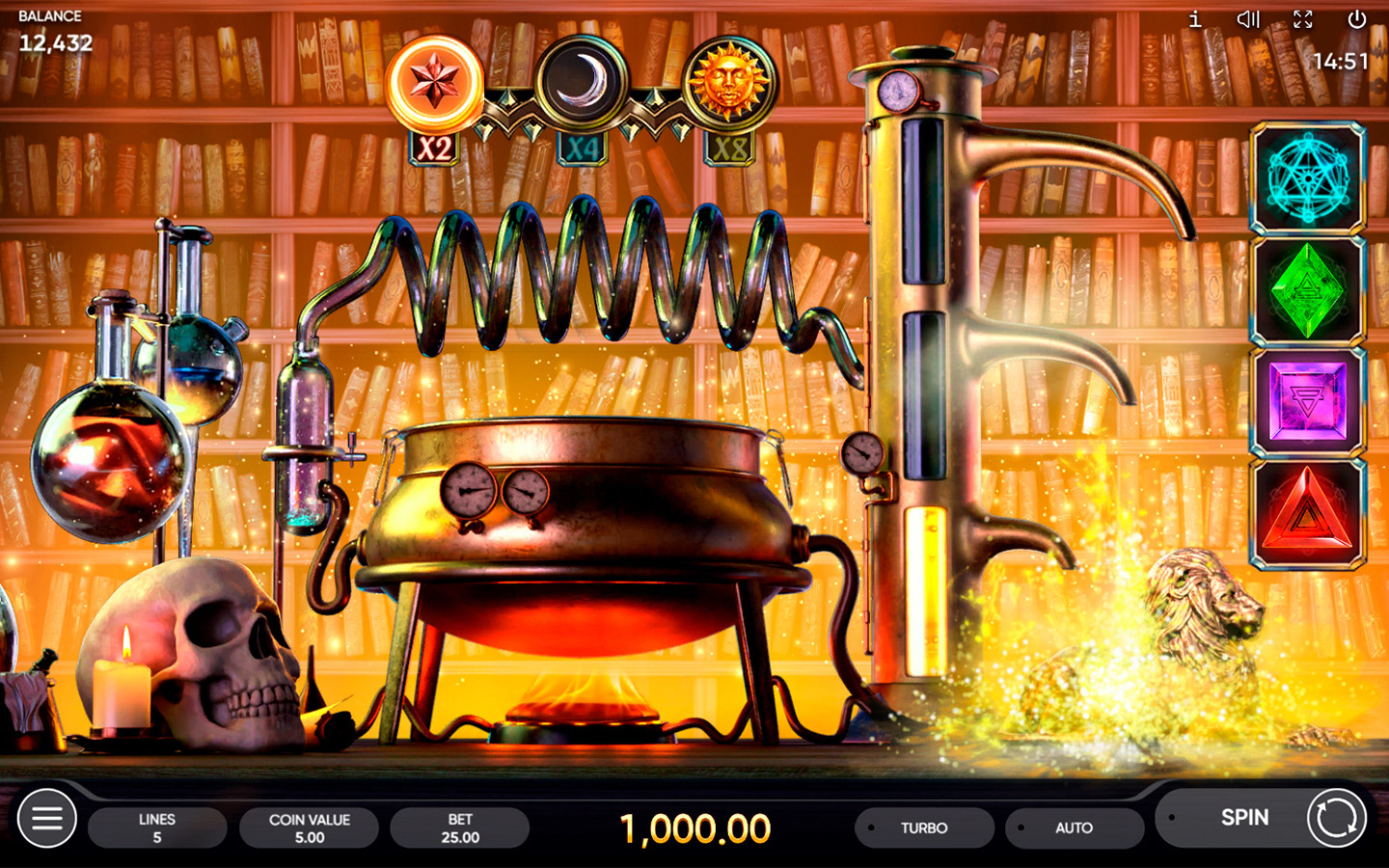Screen dimensions: 1389x868
Task: Toggle Turbo mode
Action: click(923, 827)
